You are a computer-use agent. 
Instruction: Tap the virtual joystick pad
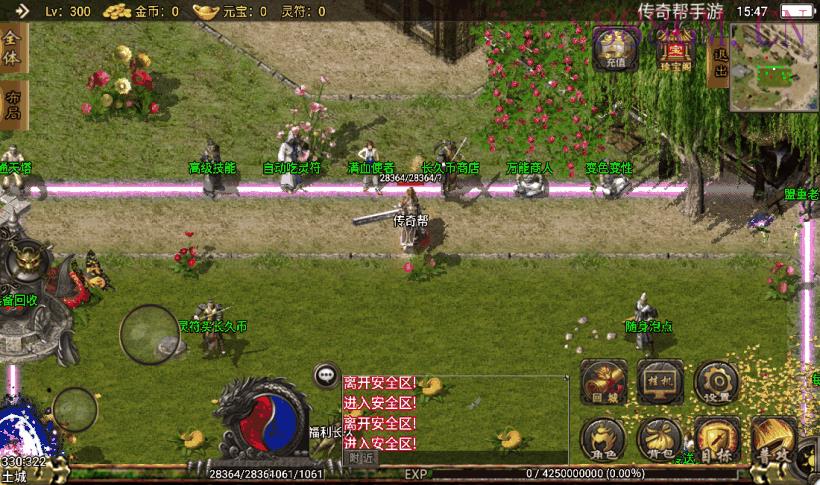click(150, 335)
